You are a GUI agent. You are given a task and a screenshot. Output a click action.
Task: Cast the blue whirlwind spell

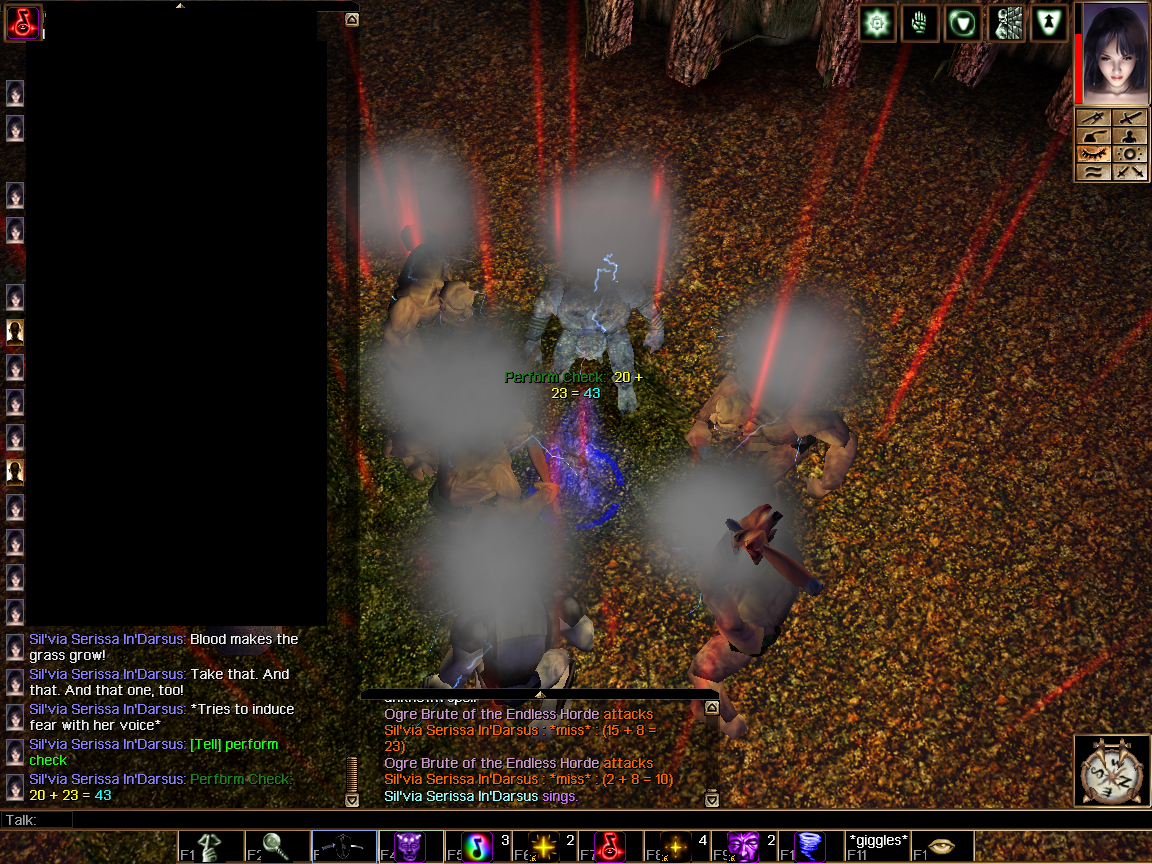click(x=809, y=847)
